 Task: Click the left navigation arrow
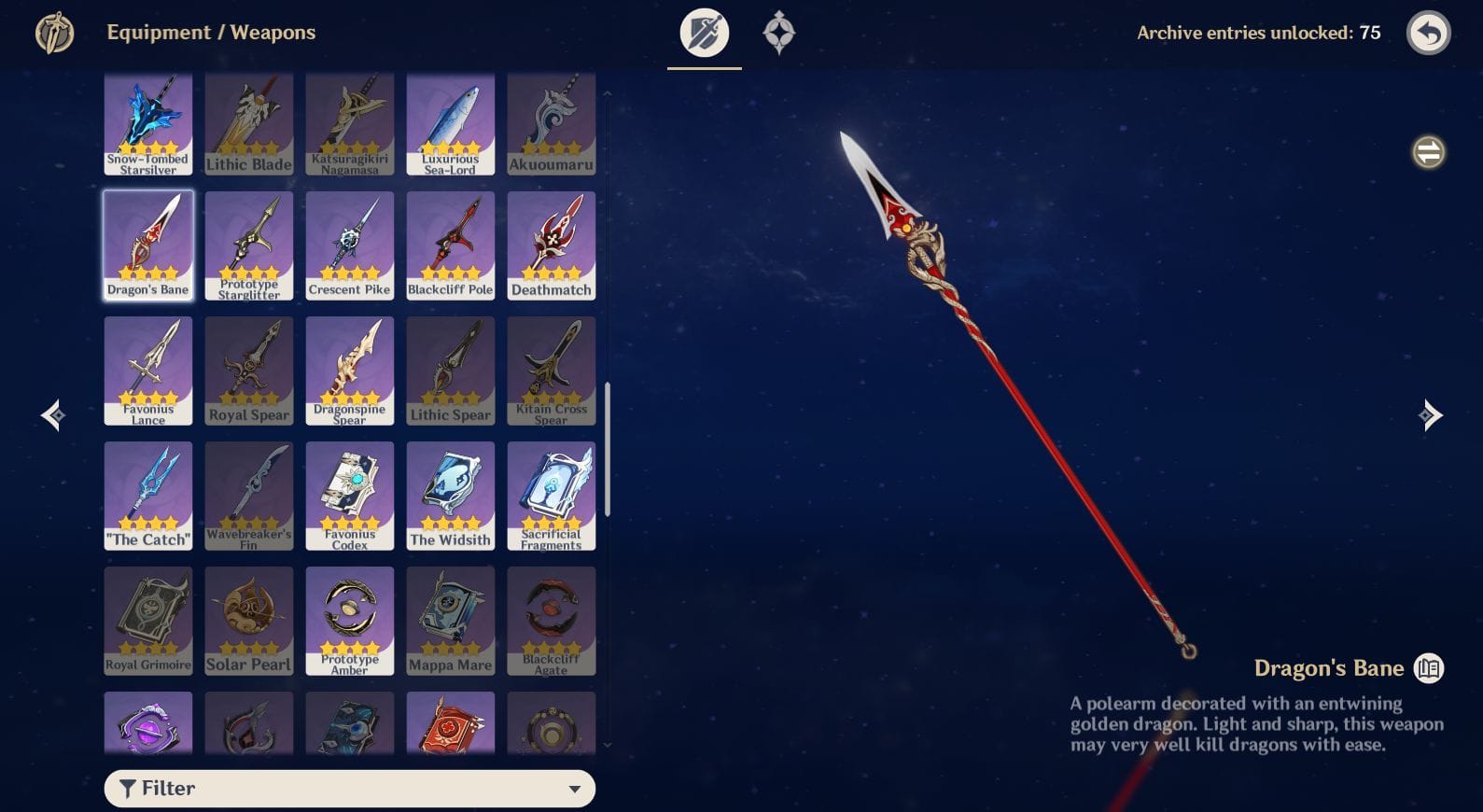51,415
